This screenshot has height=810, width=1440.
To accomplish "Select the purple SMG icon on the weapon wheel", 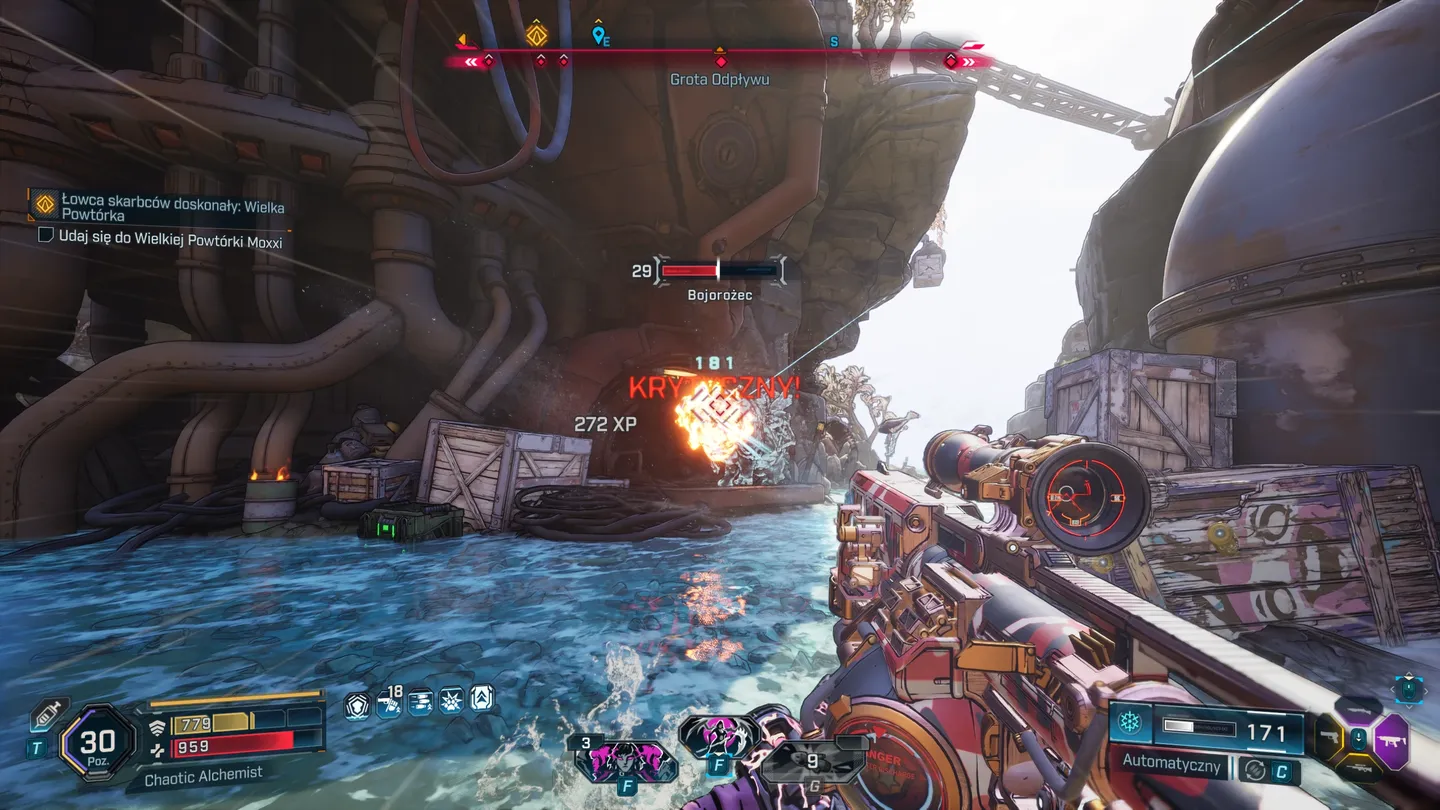I will [1390, 740].
